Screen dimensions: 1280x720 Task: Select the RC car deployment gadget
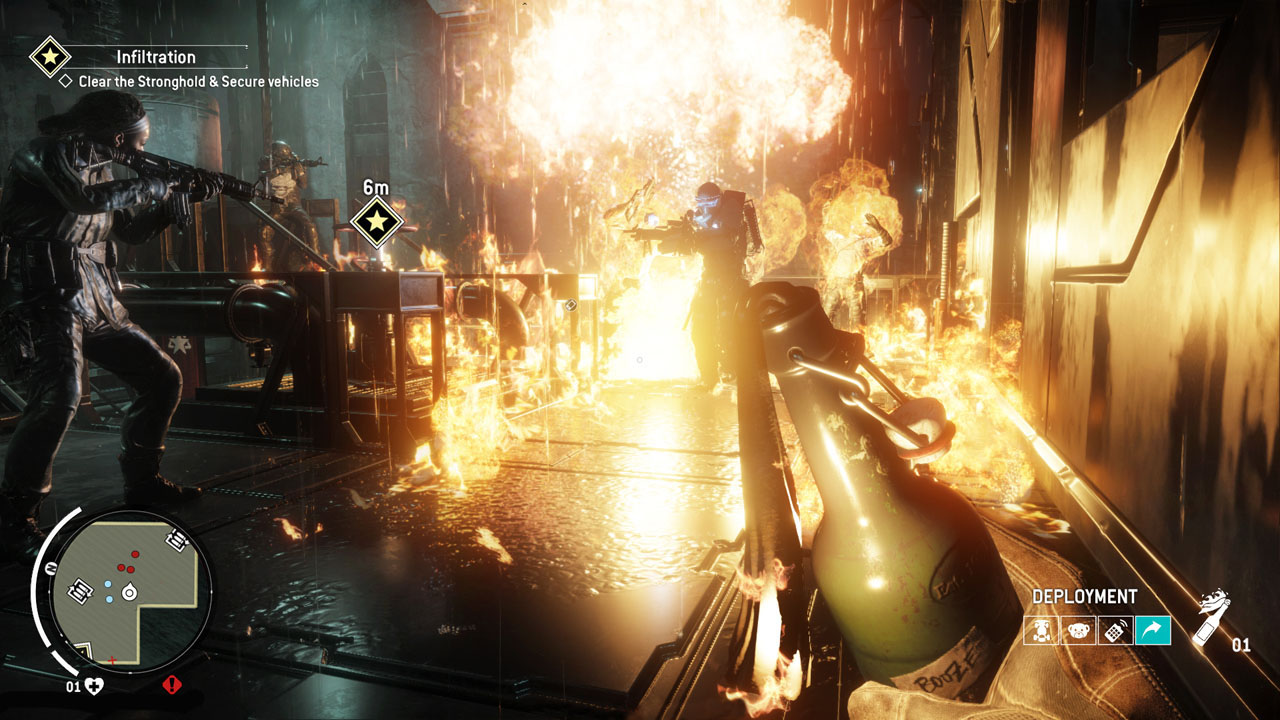click(1040, 629)
